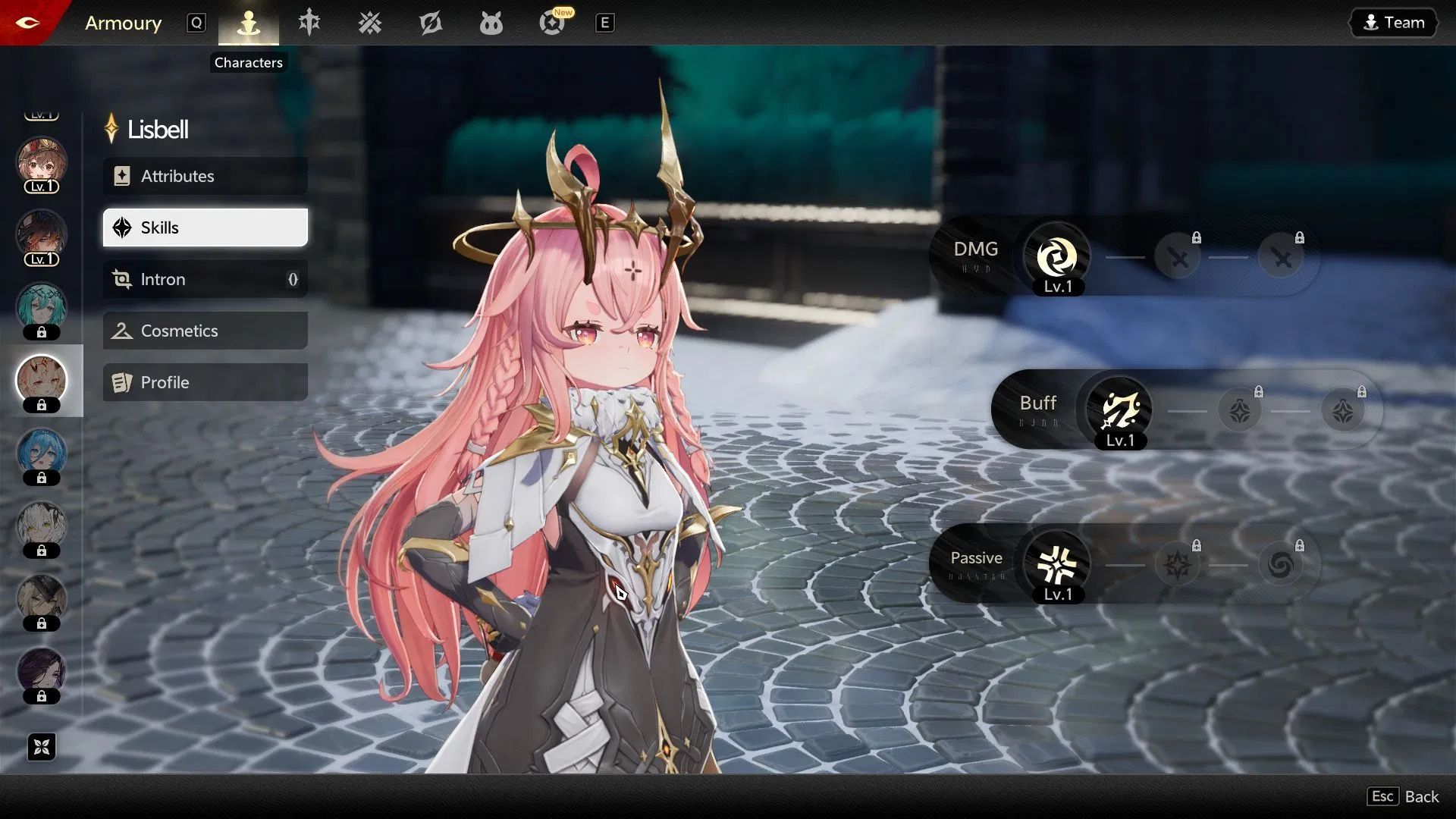
Task: Expand the character list sort icon at bottom
Action: pyautogui.click(x=42, y=747)
